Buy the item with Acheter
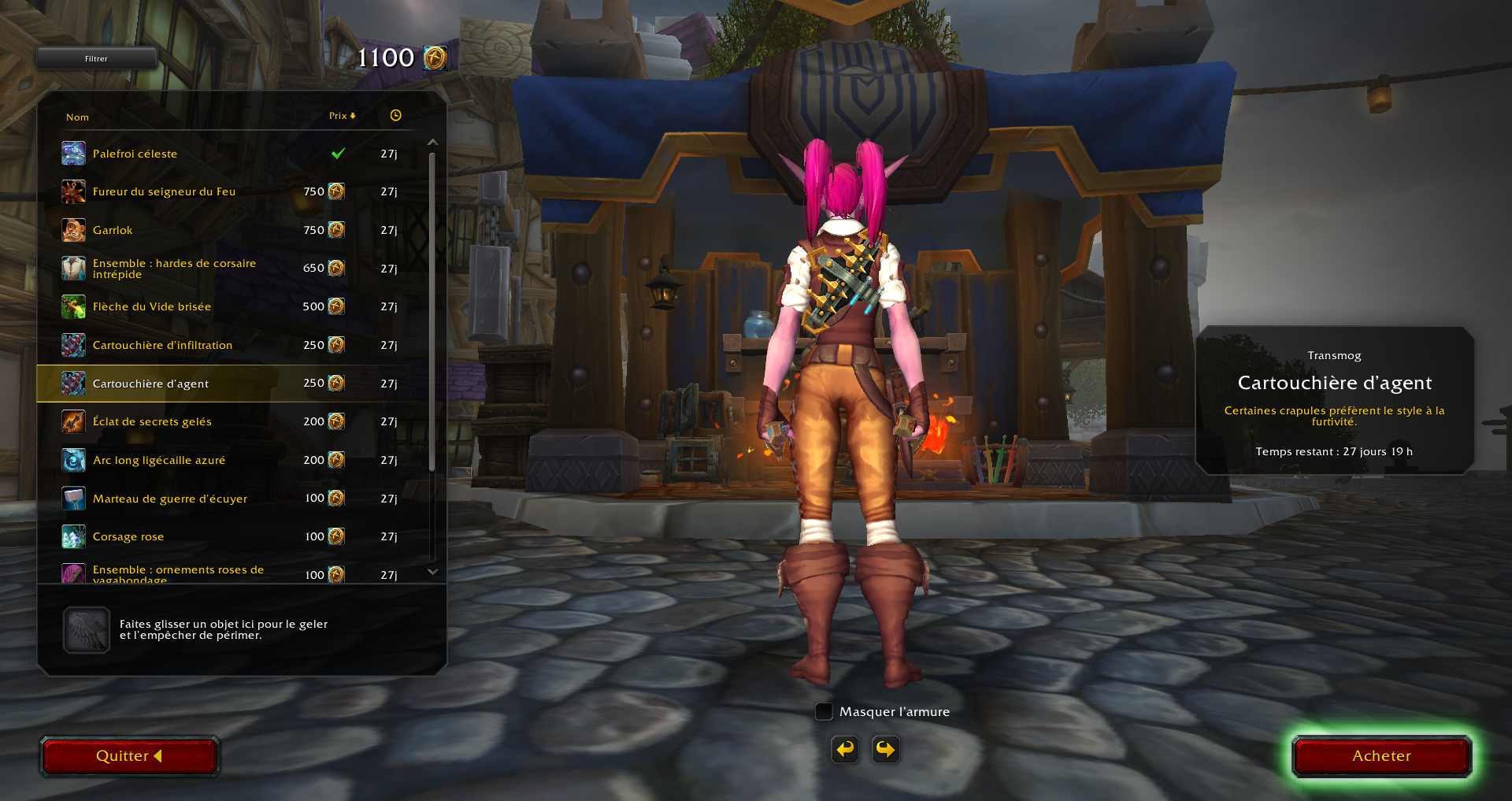 [x=1381, y=756]
